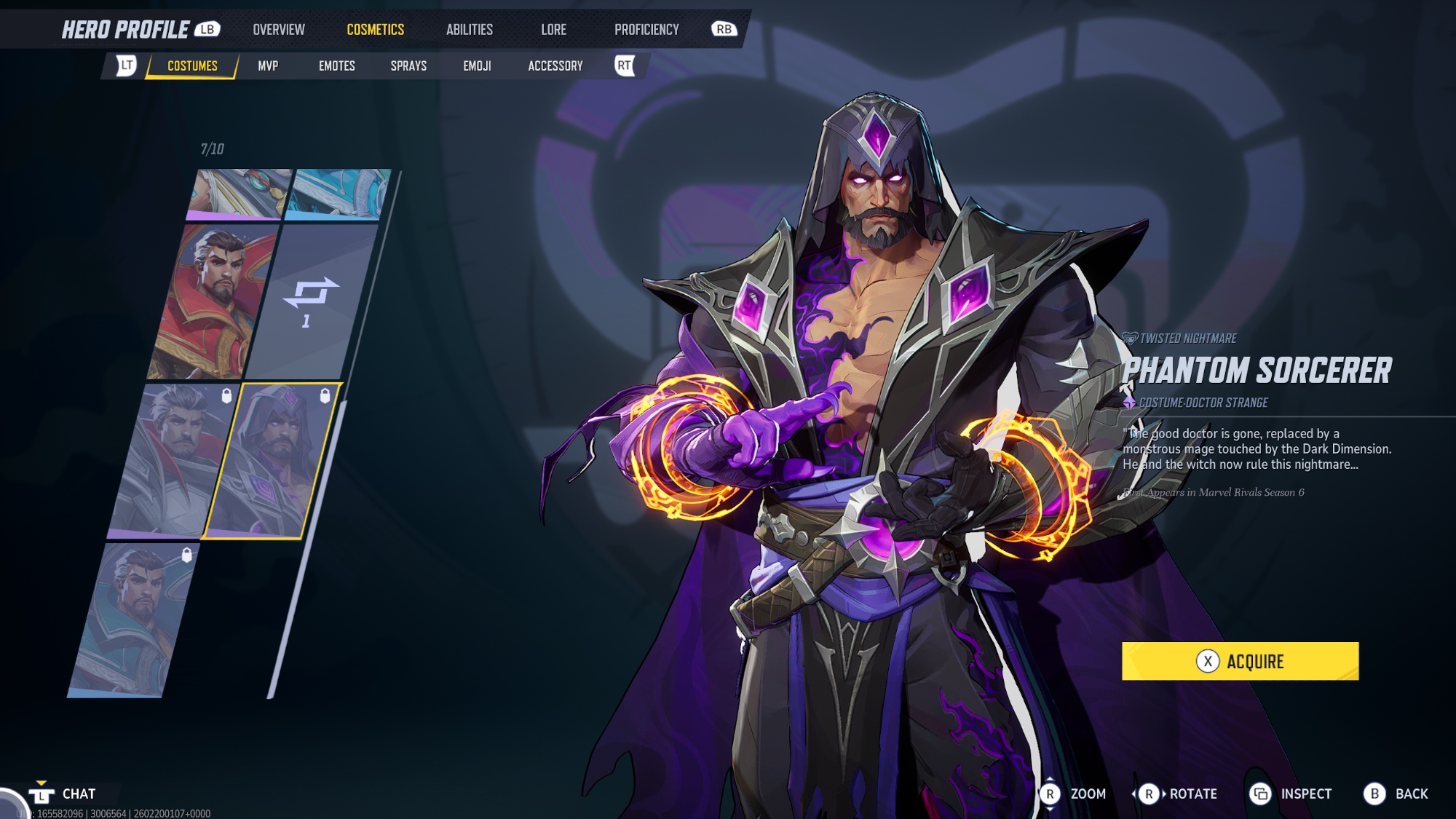
Task: Switch to the MVP sub-tab
Action: pos(268,66)
